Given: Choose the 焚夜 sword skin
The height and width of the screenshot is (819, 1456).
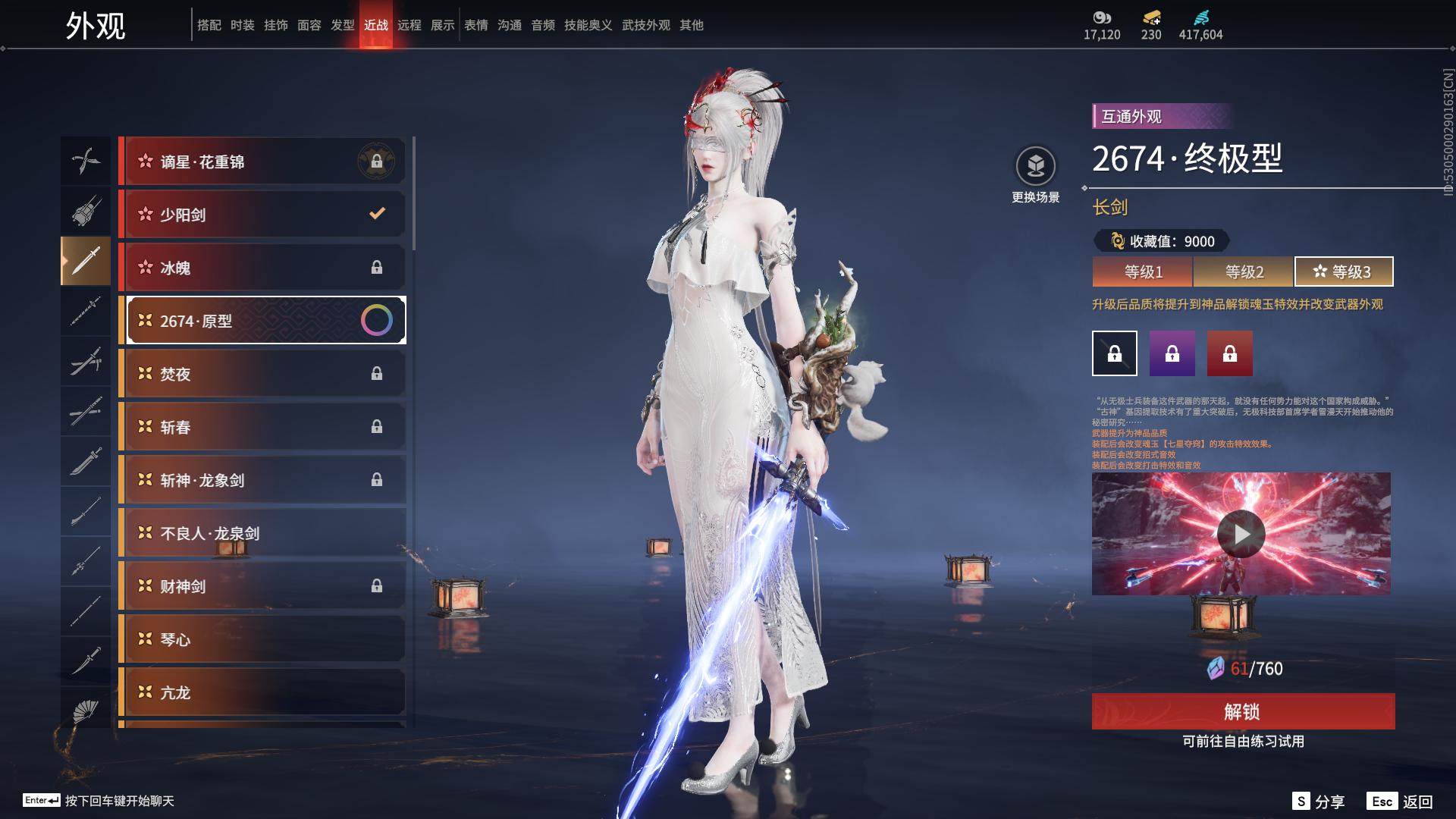Looking at the screenshot, I should 262,374.
